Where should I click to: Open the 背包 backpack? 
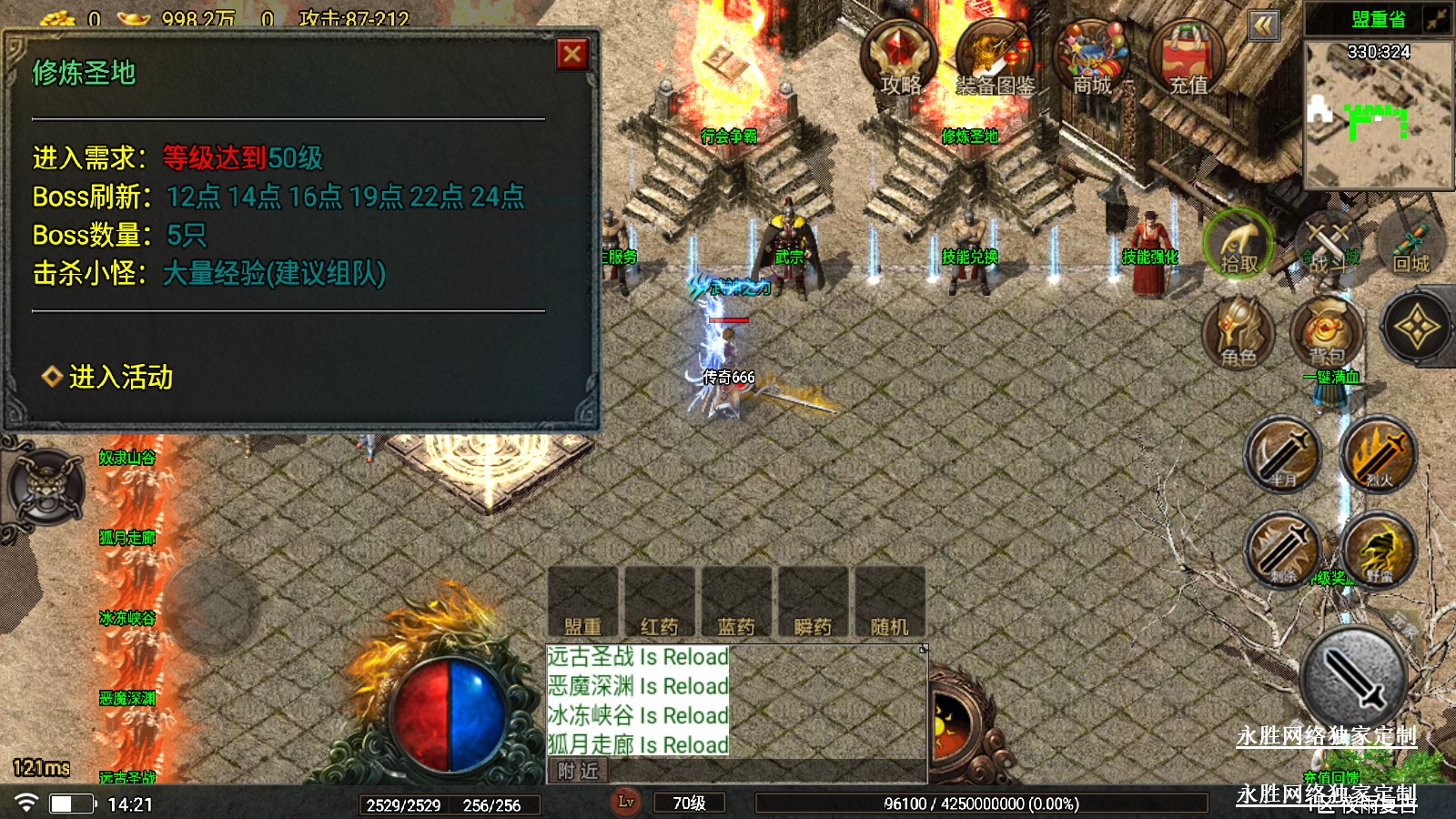1327,332
